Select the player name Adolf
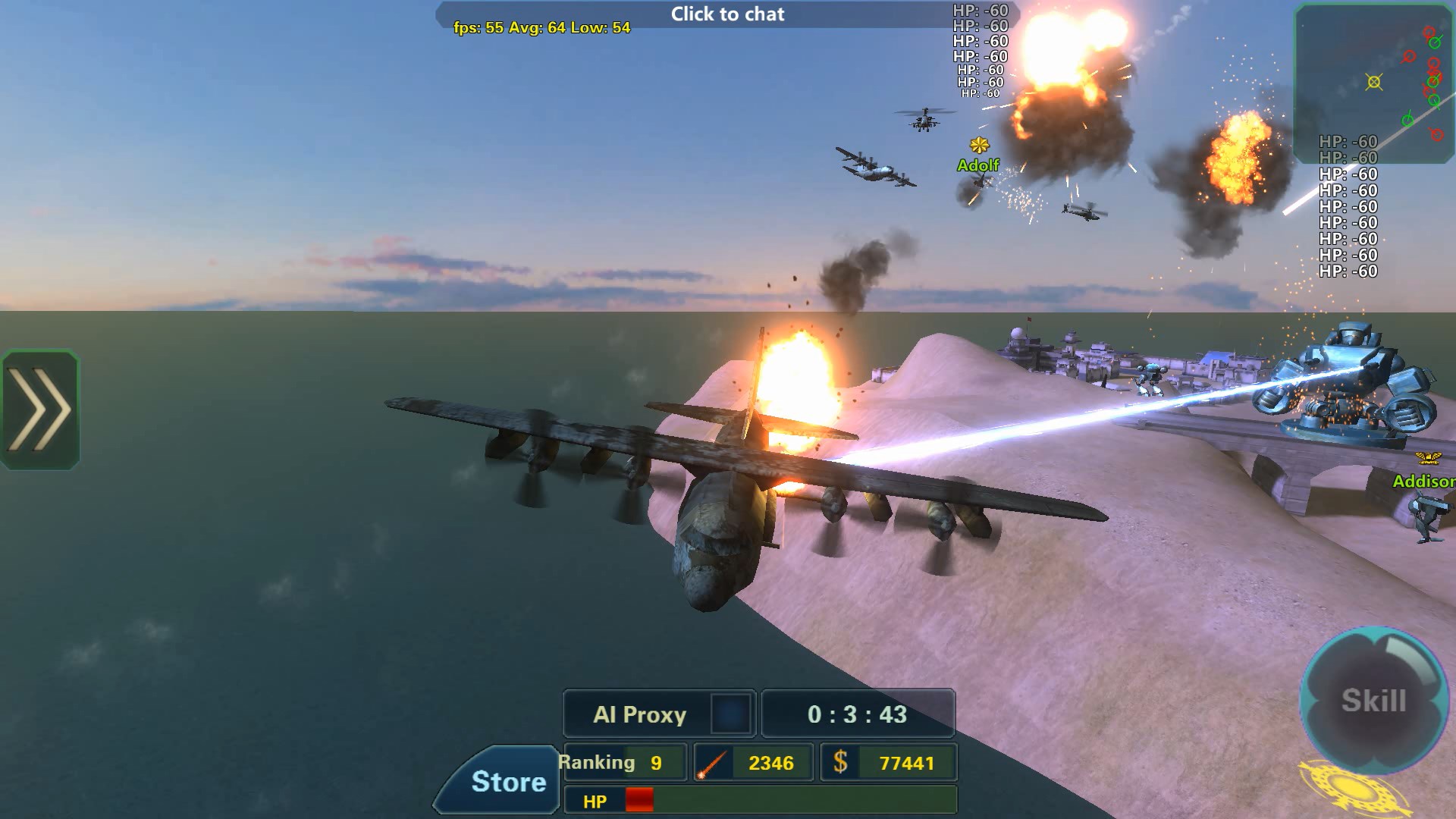 [978, 164]
